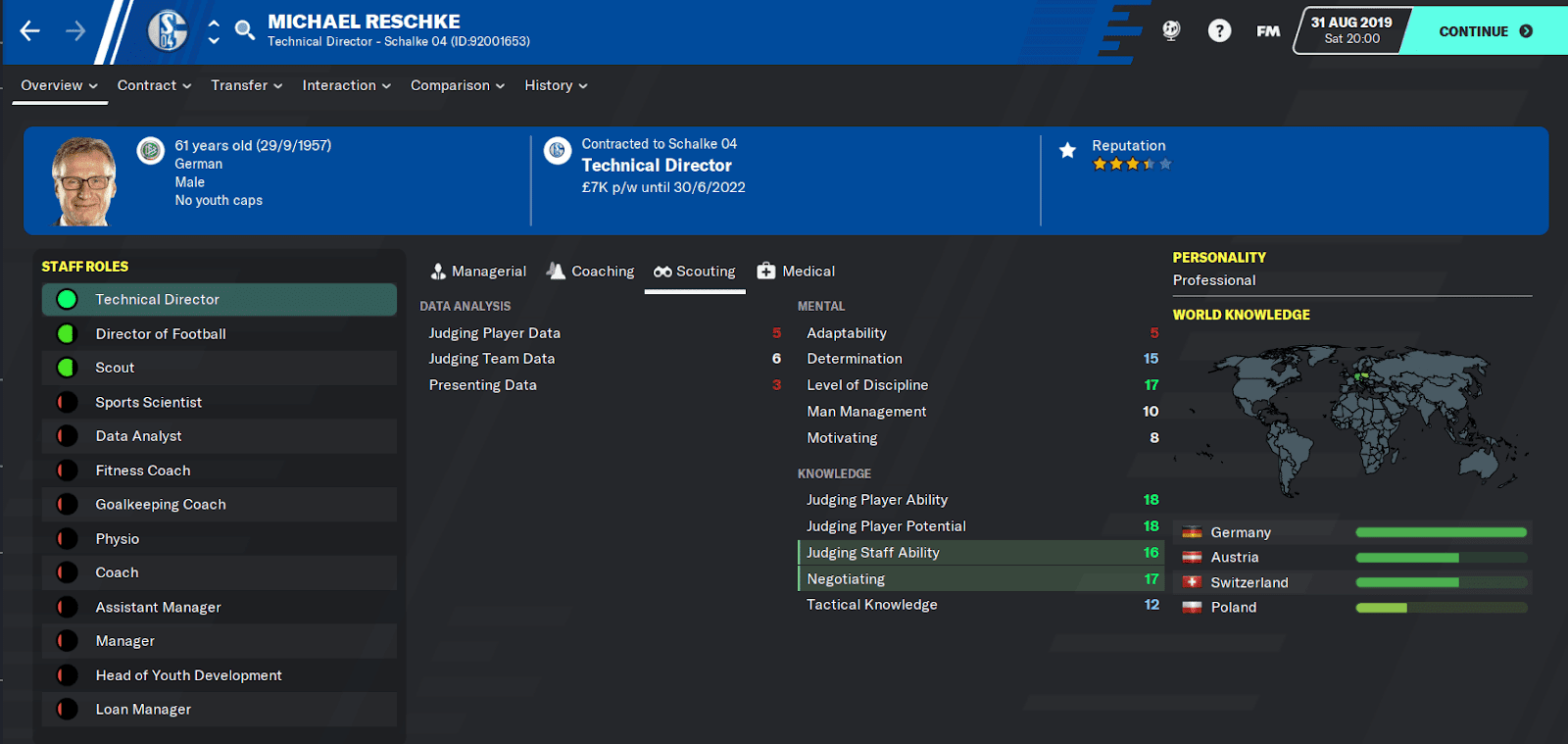Click the staff selector up chevron
Screen dimensions: 1568x744
tap(212, 24)
